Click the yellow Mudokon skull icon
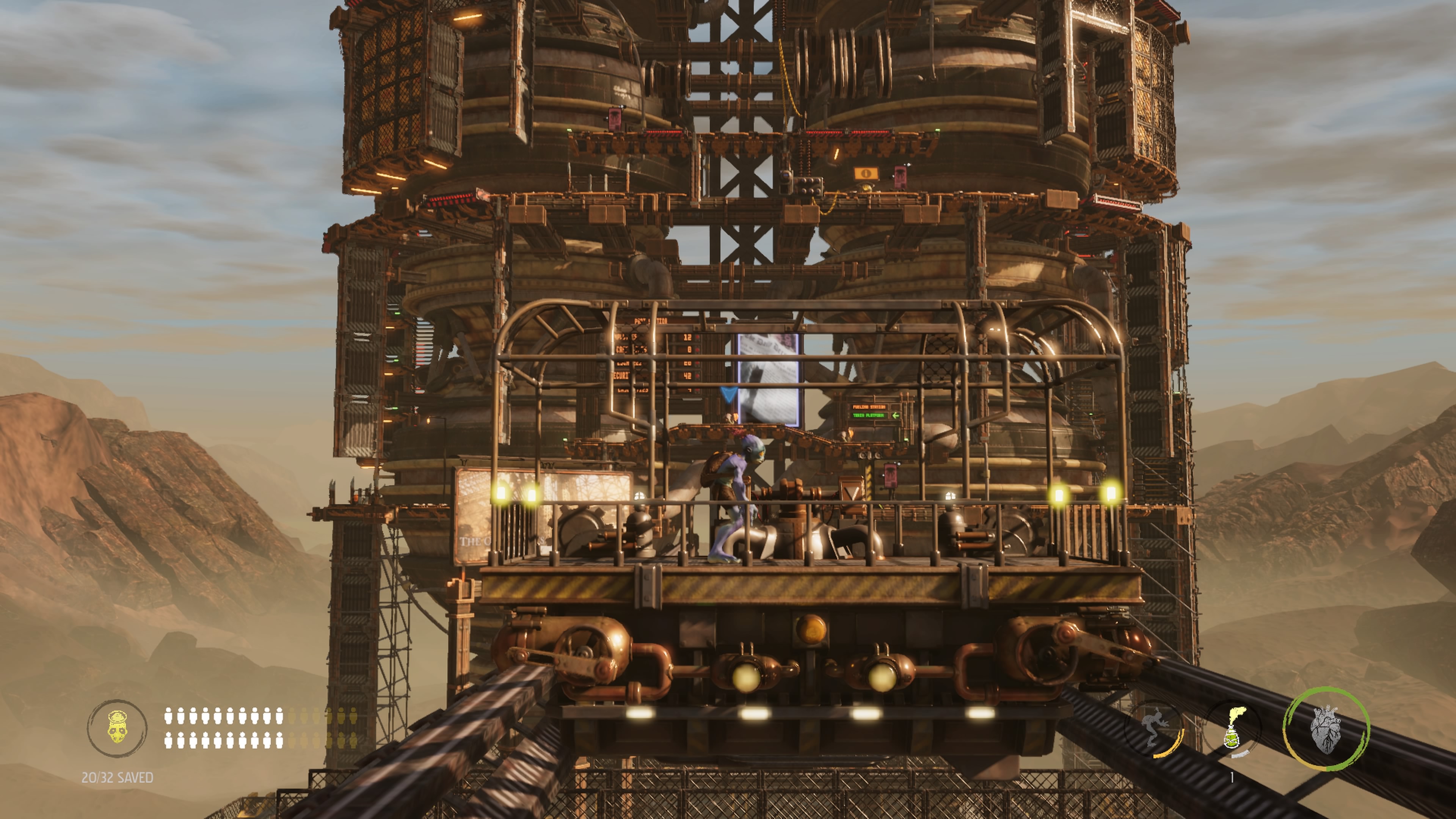Image resolution: width=1456 pixels, height=819 pixels. tap(117, 728)
